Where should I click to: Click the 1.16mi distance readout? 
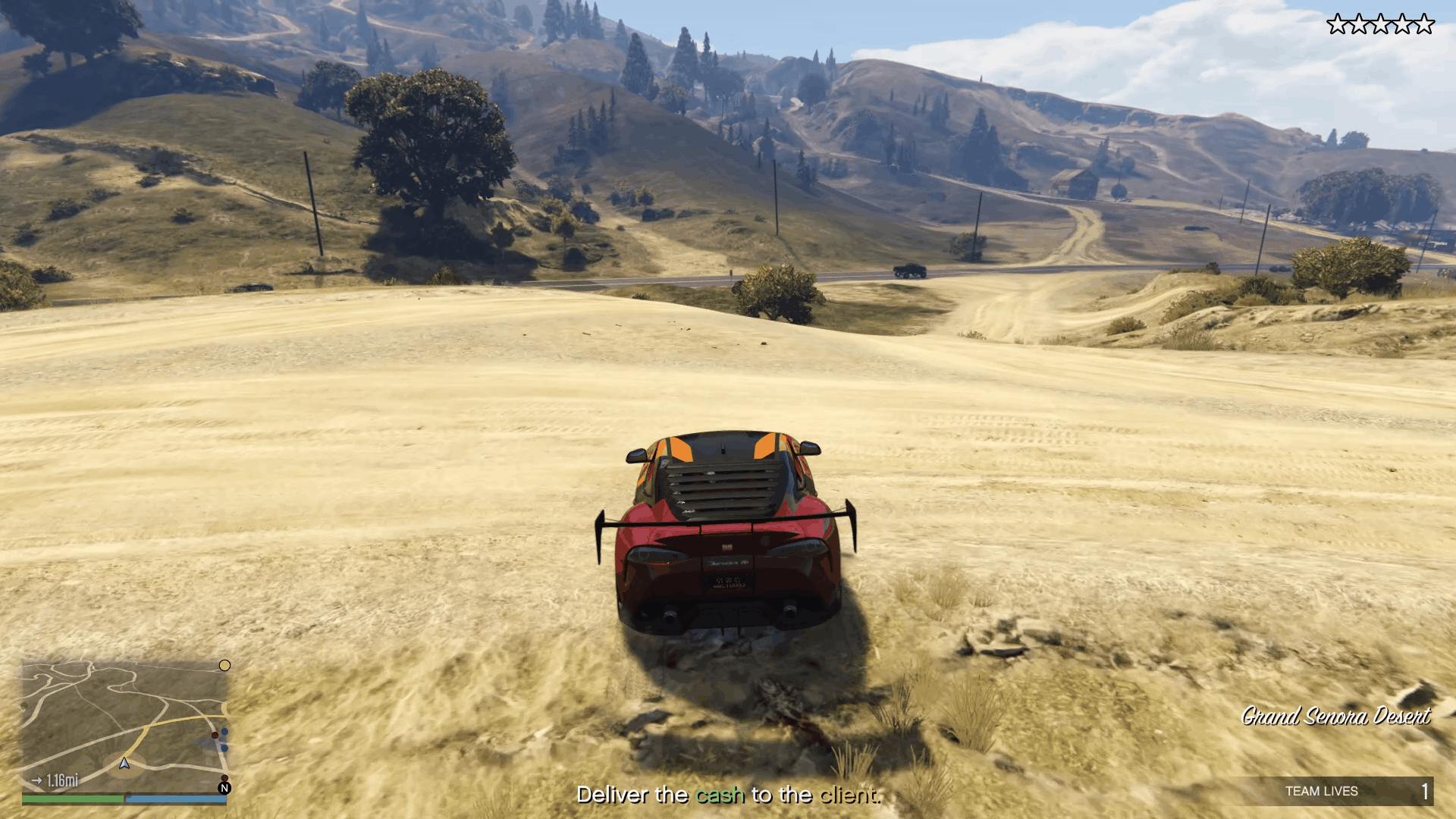pos(64,780)
